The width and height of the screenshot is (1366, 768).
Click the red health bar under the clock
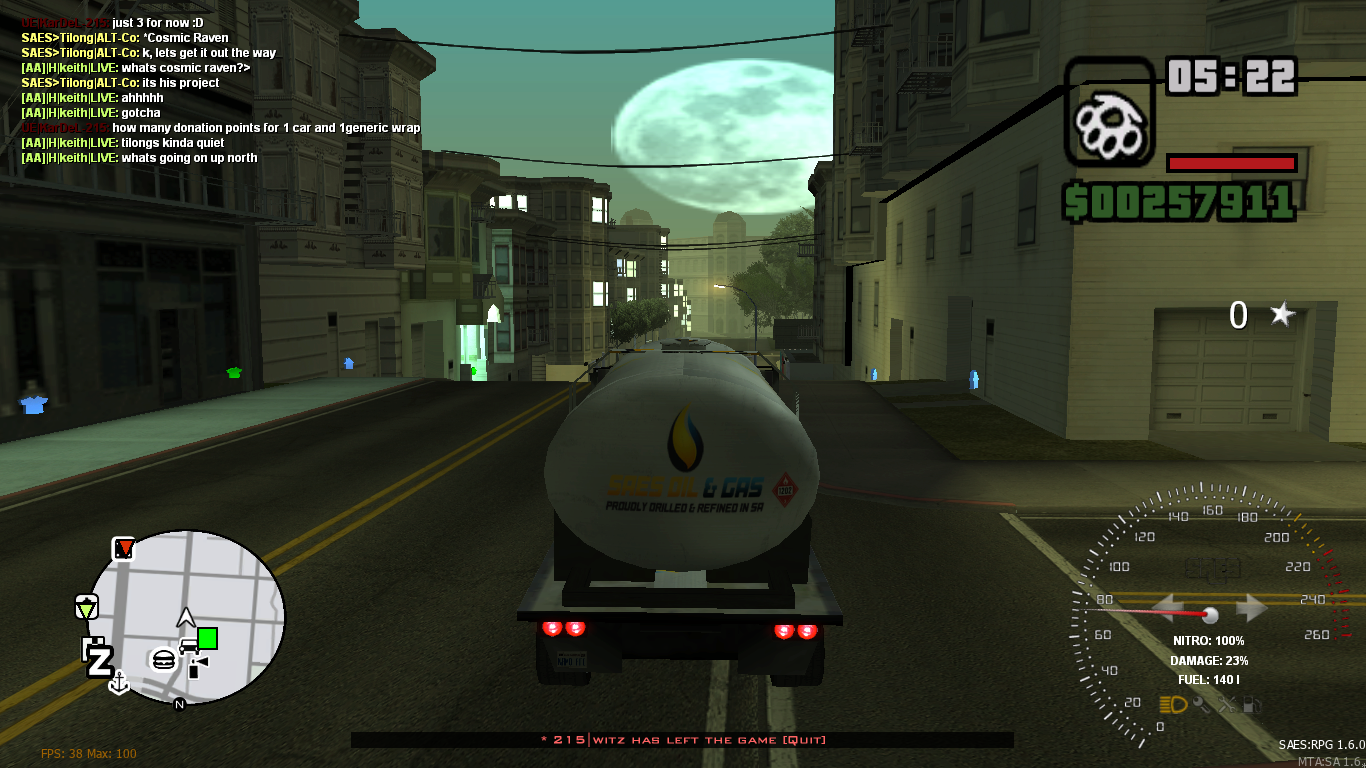[1231, 162]
